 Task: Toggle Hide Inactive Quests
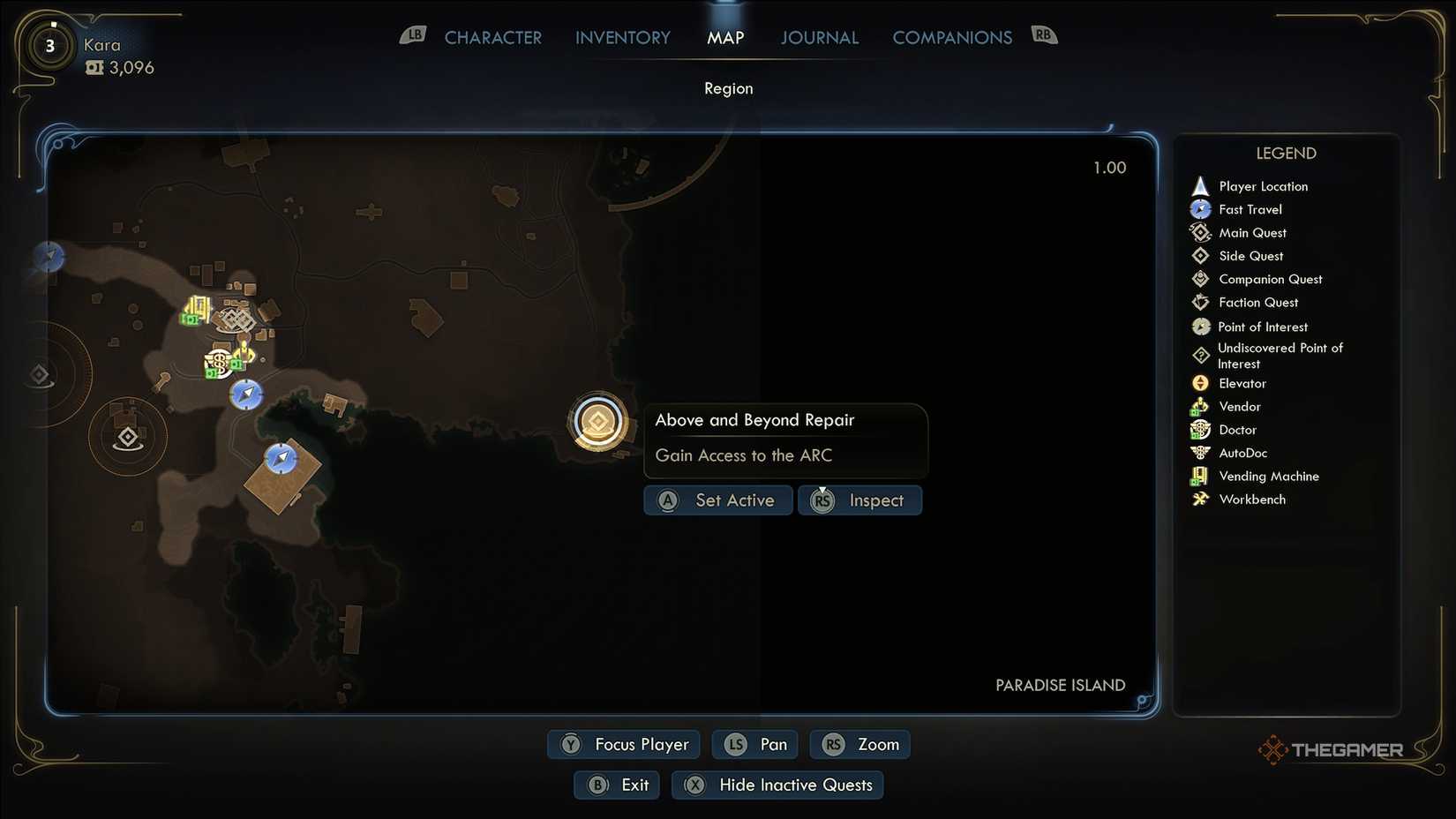coord(777,785)
